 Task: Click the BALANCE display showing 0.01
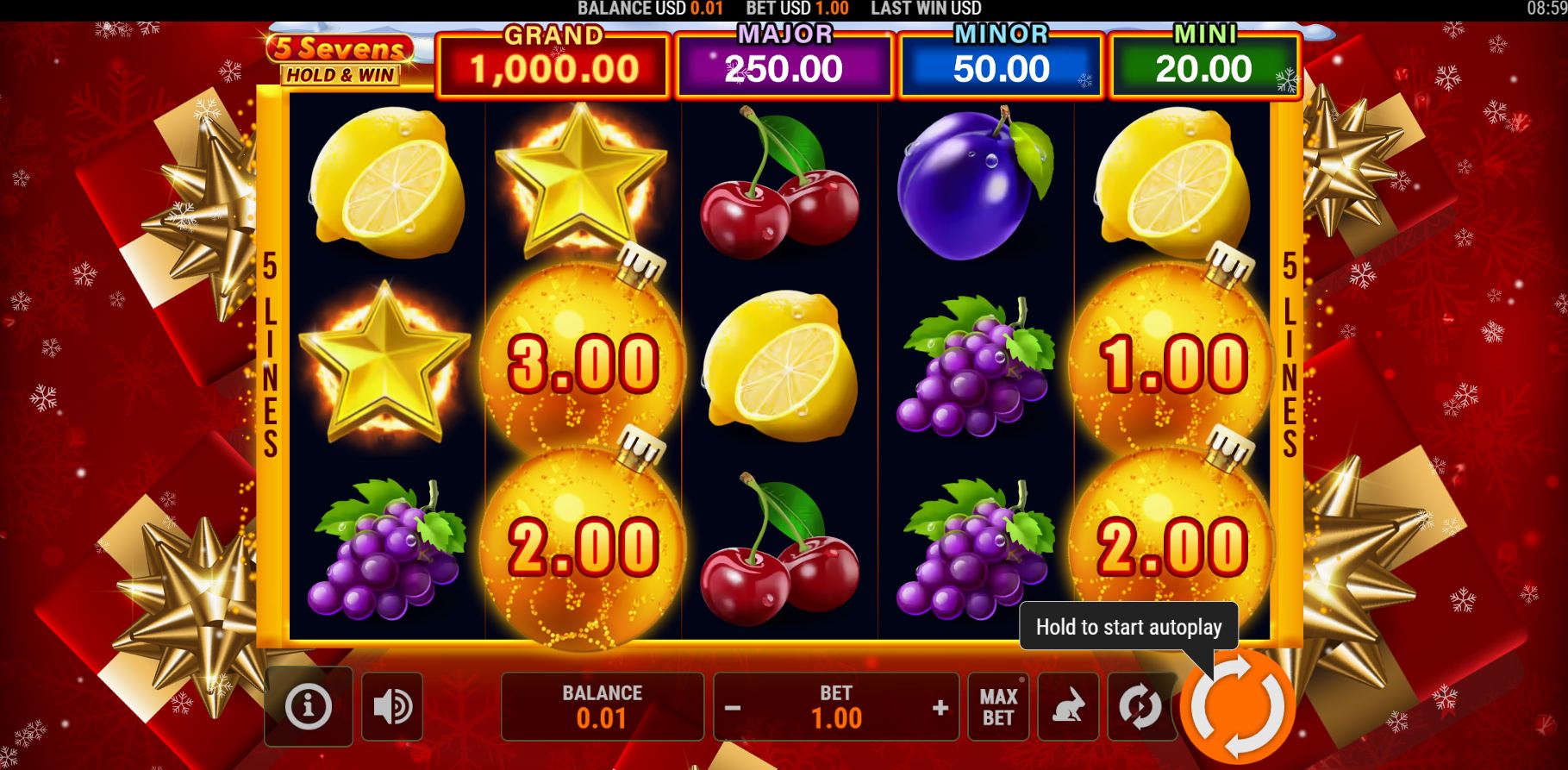[x=602, y=706]
